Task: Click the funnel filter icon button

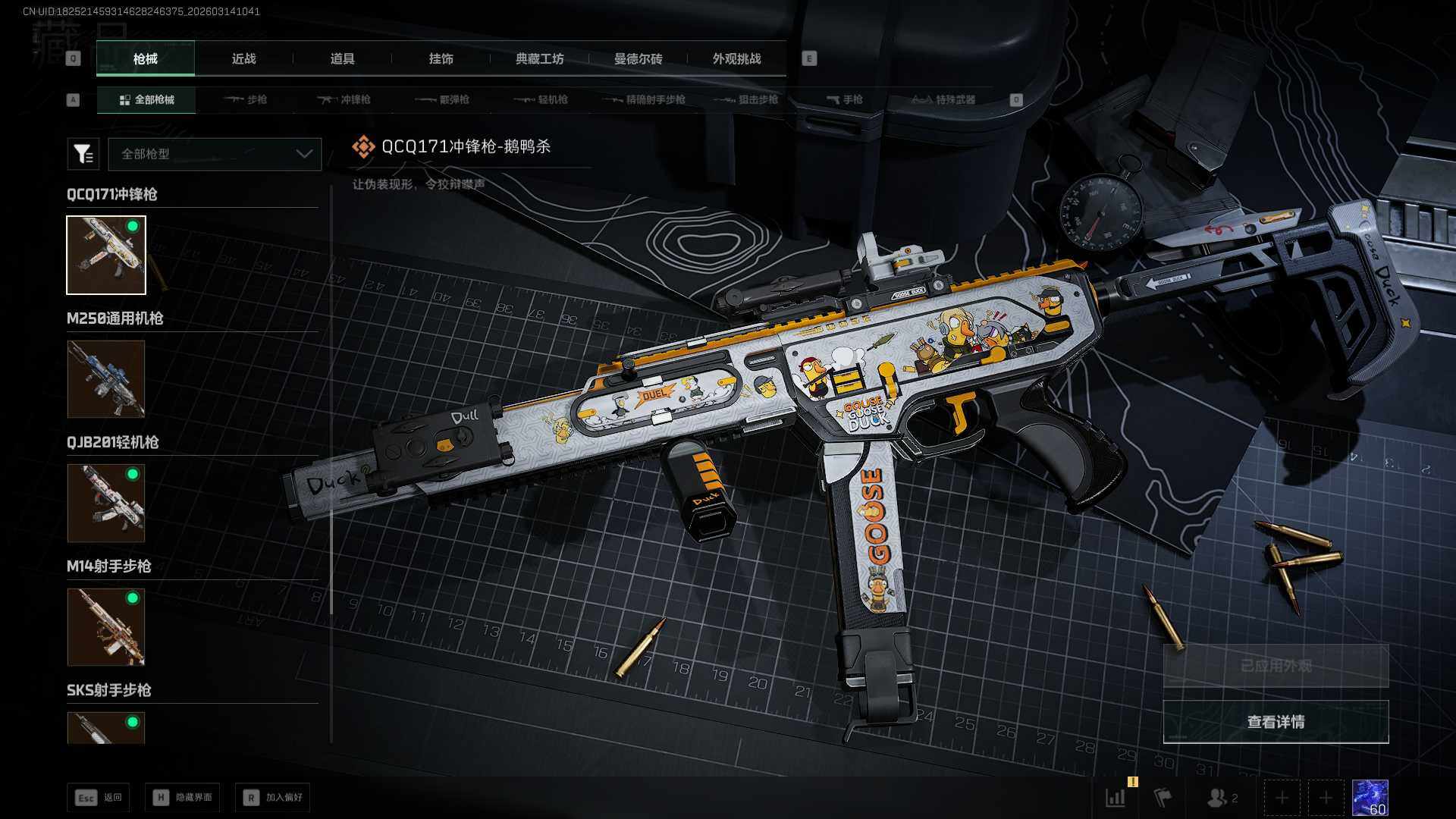Action: [83, 154]
